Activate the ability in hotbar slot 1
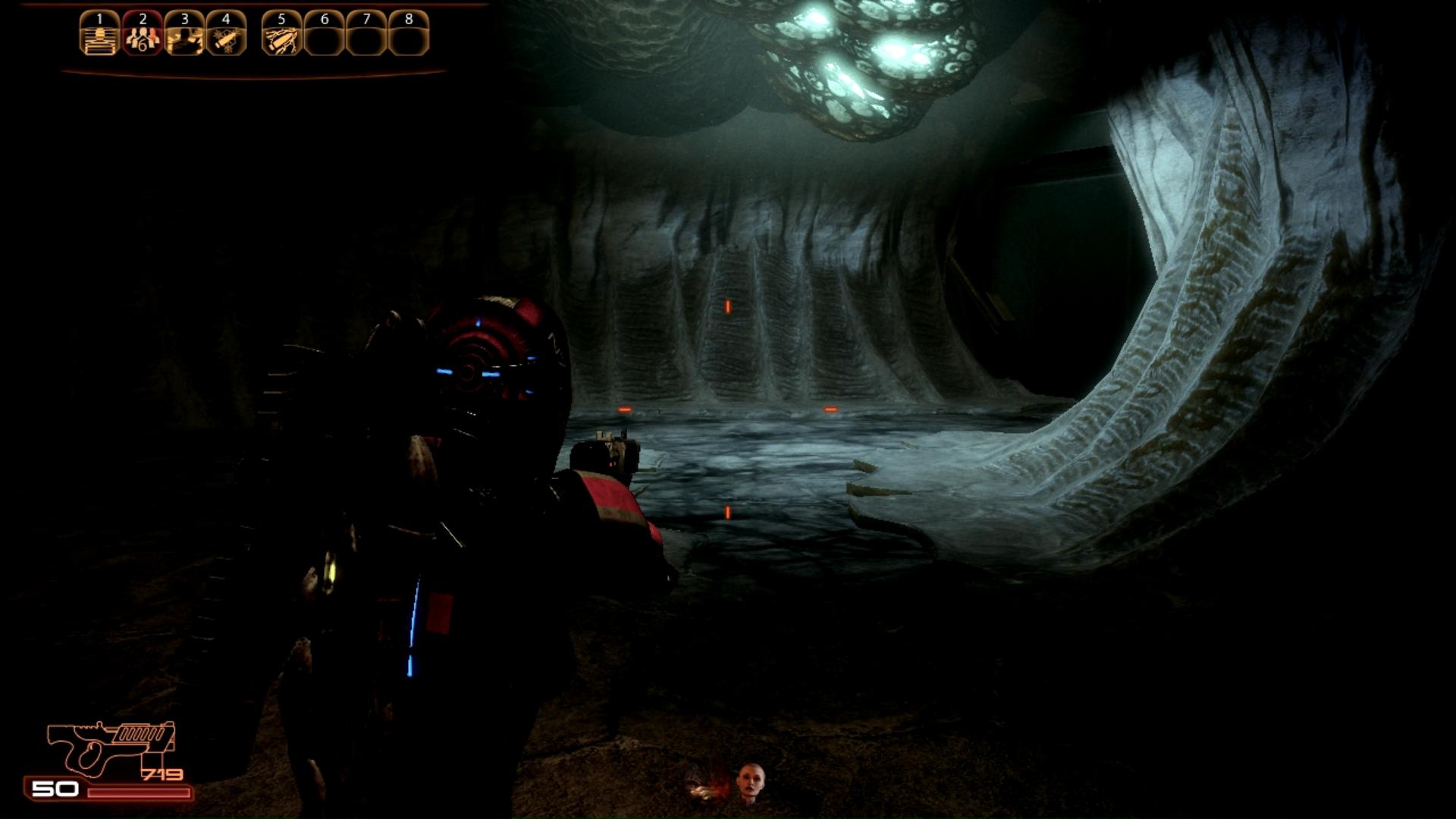1456x819 pixels. pos(99,36)
